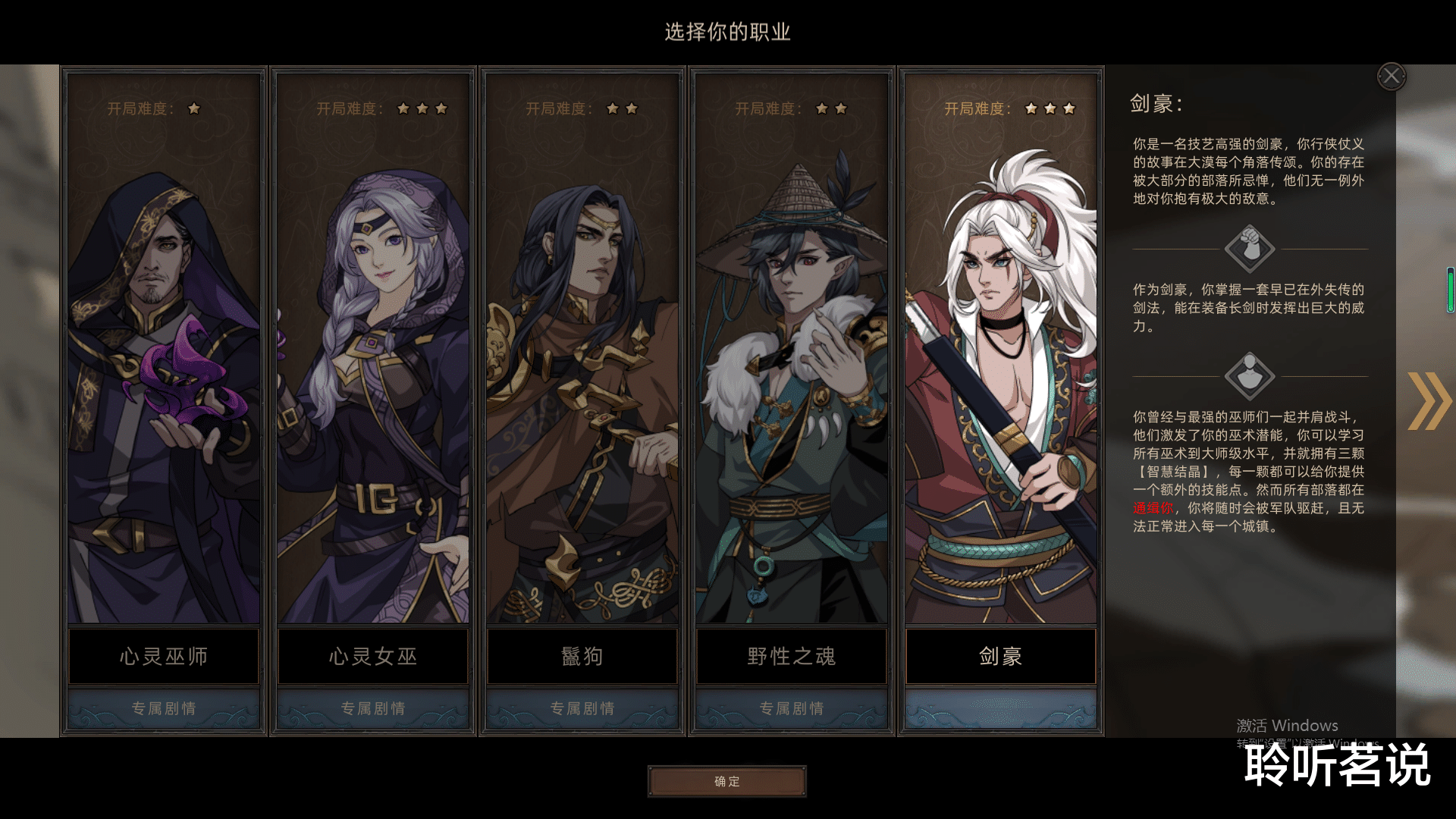Confirm selection with the 确定 button
Screen dimensions: 1456x819
726,781
